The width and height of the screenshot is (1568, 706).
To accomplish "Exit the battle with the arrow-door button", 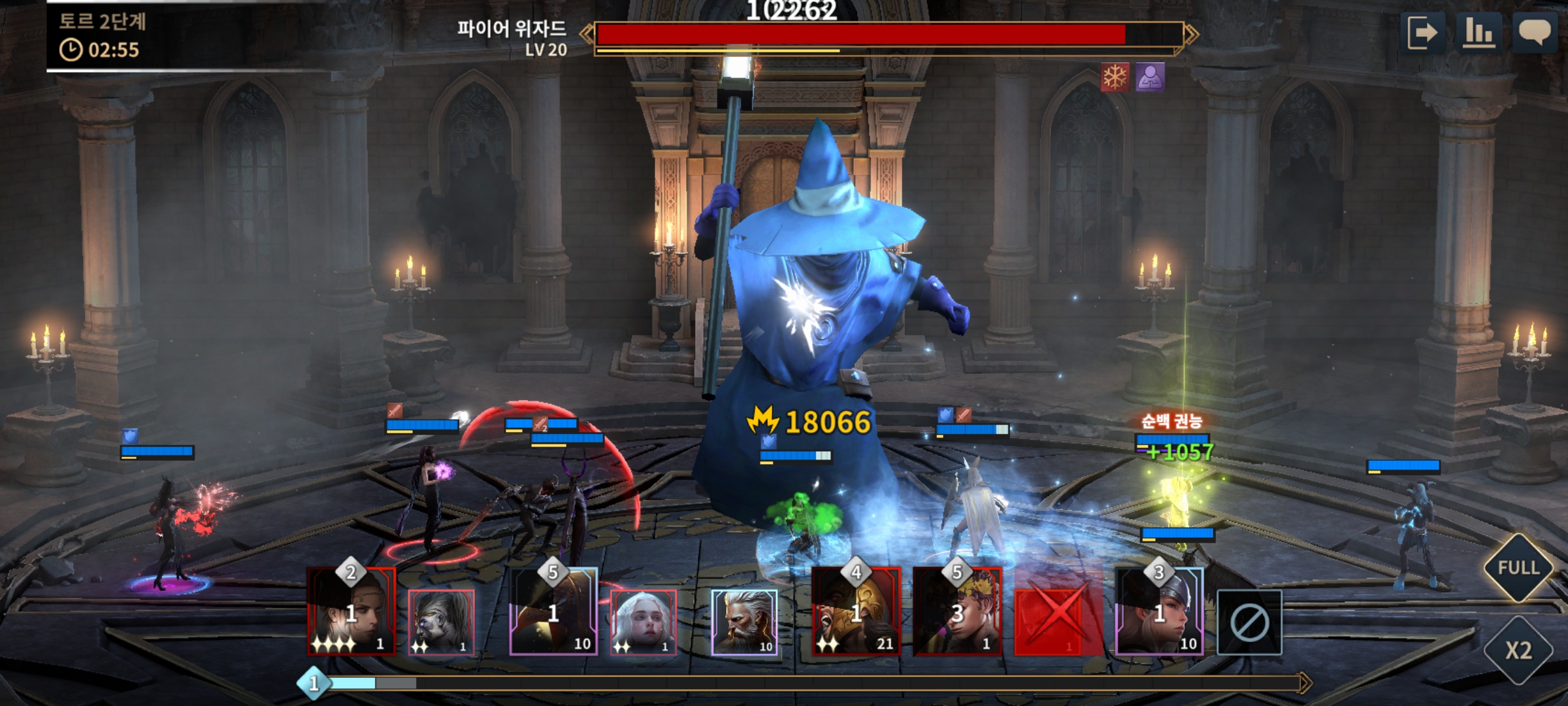I will (x=1422, y=33).
